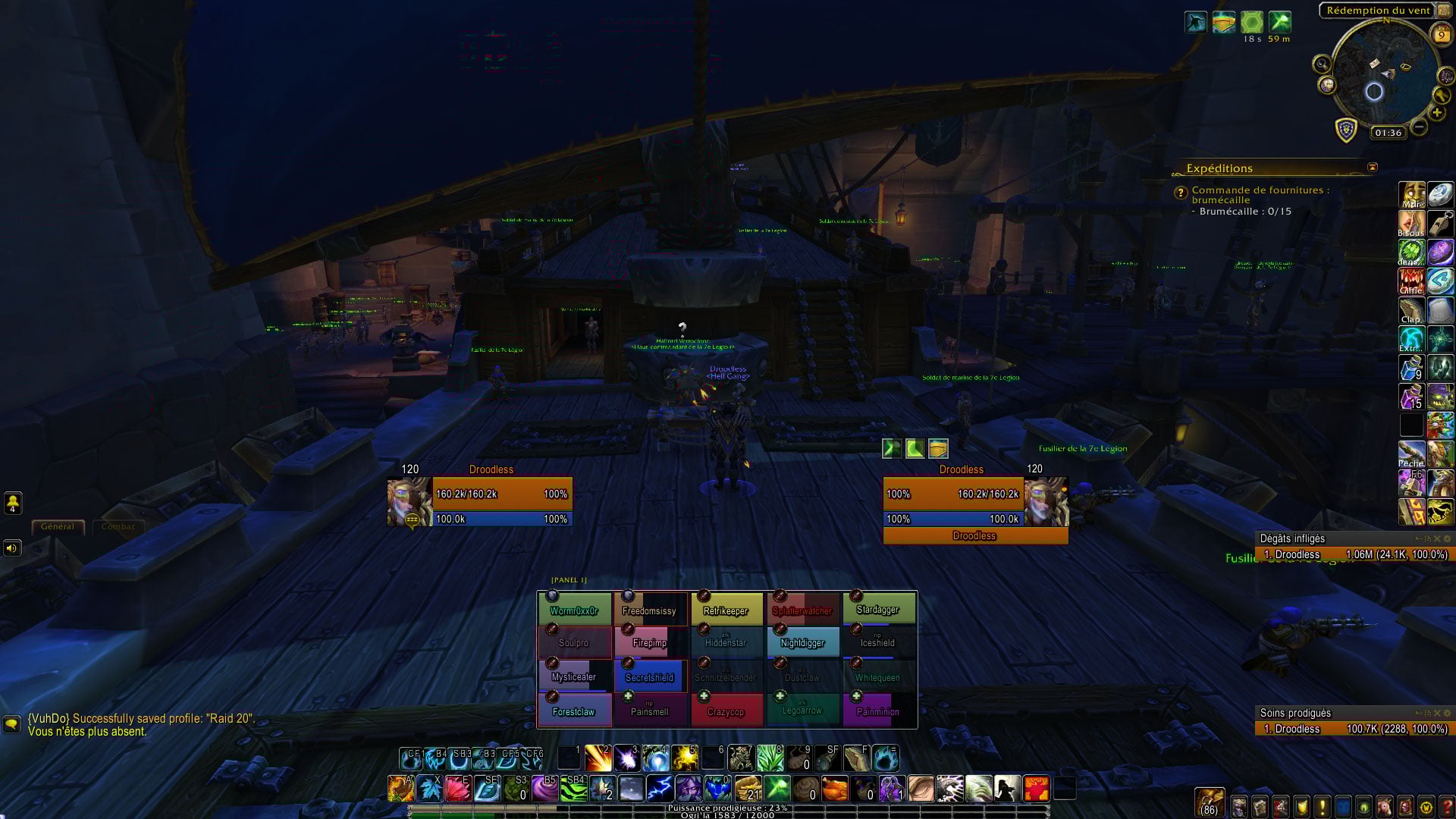The image size is (1456, 819).
Task: Switch to the Général chat tab
Action: click(58, 526)
